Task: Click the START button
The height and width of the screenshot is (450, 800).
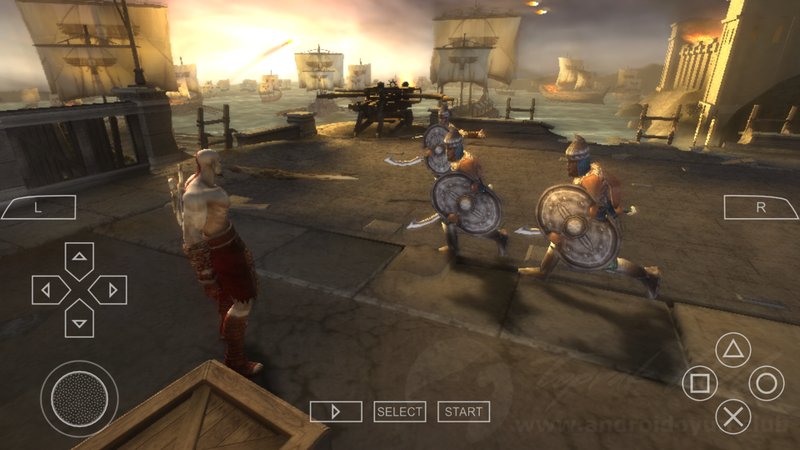Action: point(463,411)
